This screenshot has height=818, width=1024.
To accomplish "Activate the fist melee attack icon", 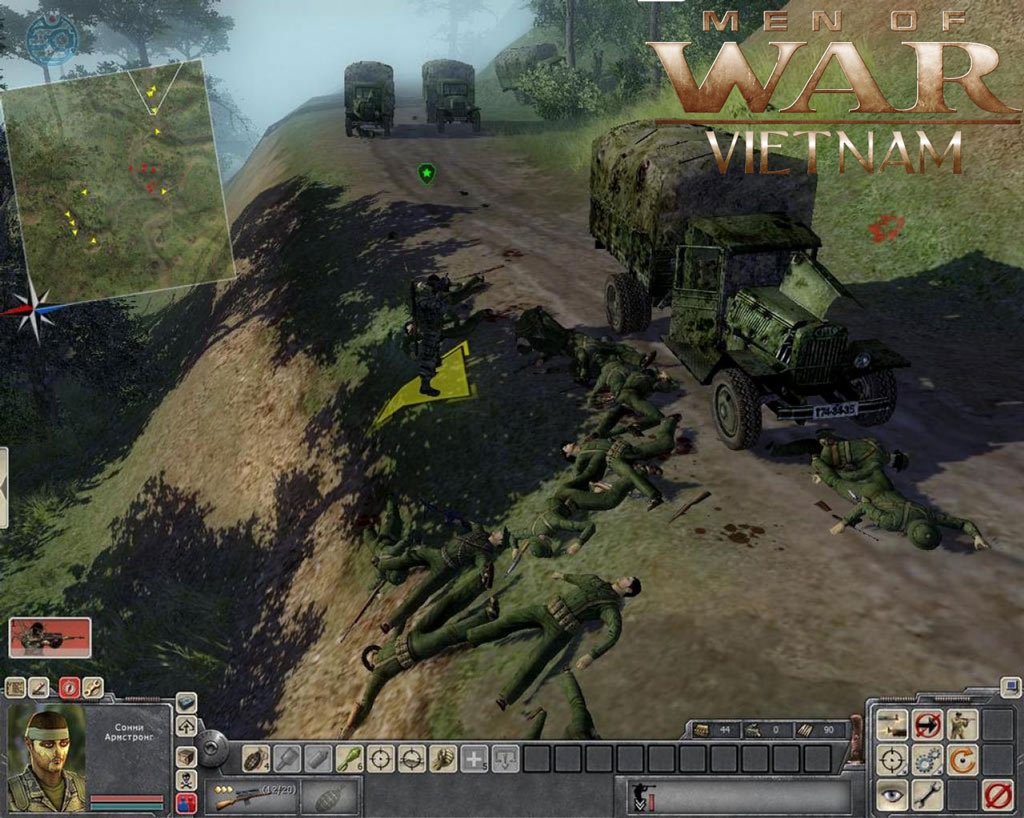I will [442, 759].
